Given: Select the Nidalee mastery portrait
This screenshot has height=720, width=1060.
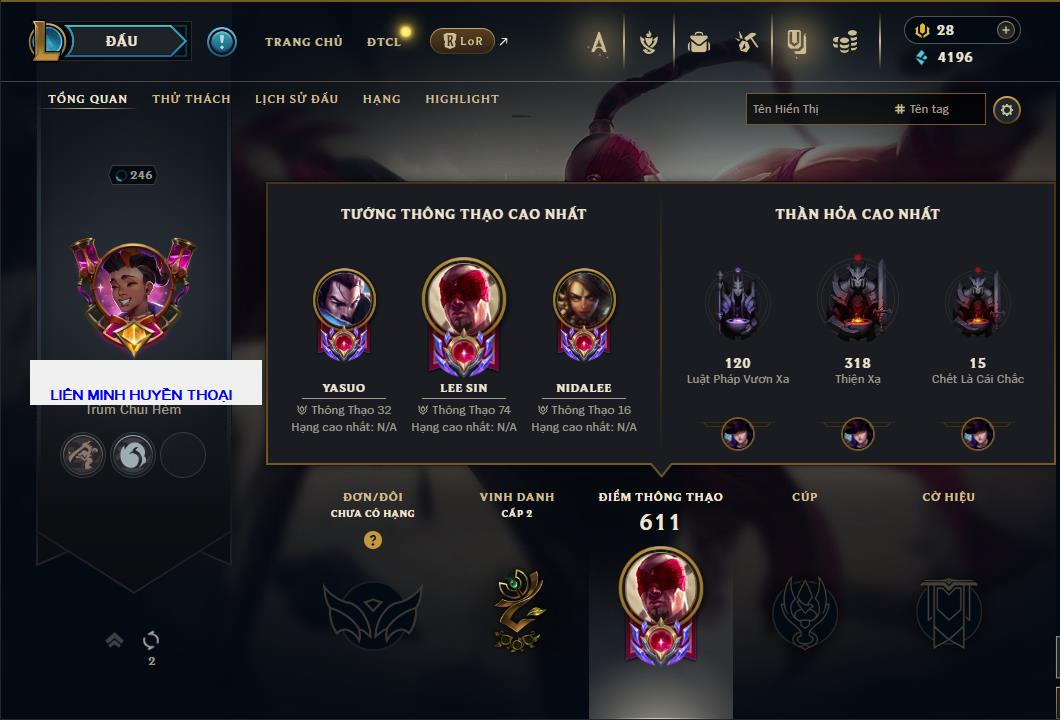Looking at the screenshot, I should click(584, 298).
